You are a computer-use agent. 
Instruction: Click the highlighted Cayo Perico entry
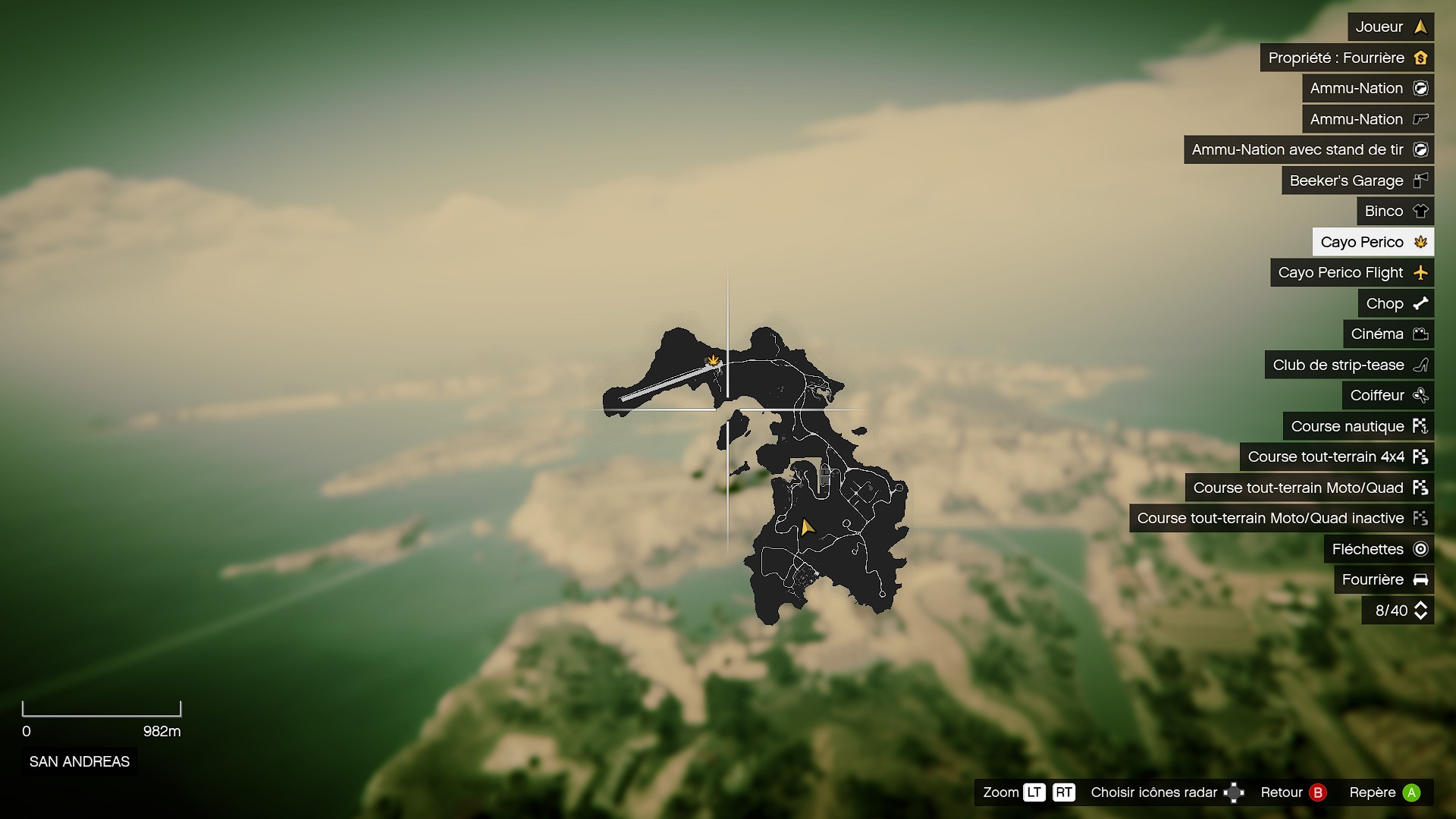point(1373,242)
